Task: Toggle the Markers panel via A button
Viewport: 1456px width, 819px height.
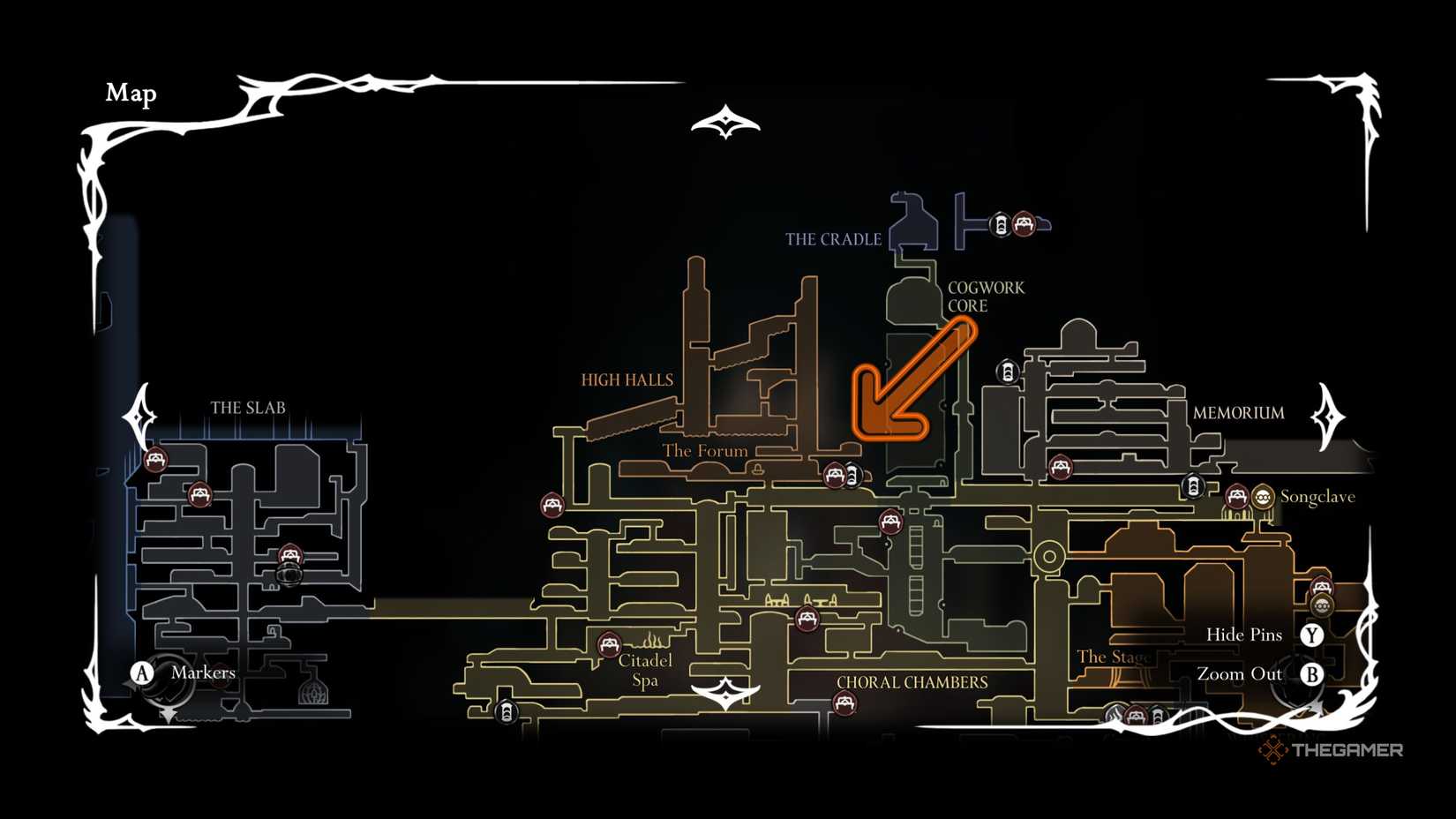Action: (140, 672)
